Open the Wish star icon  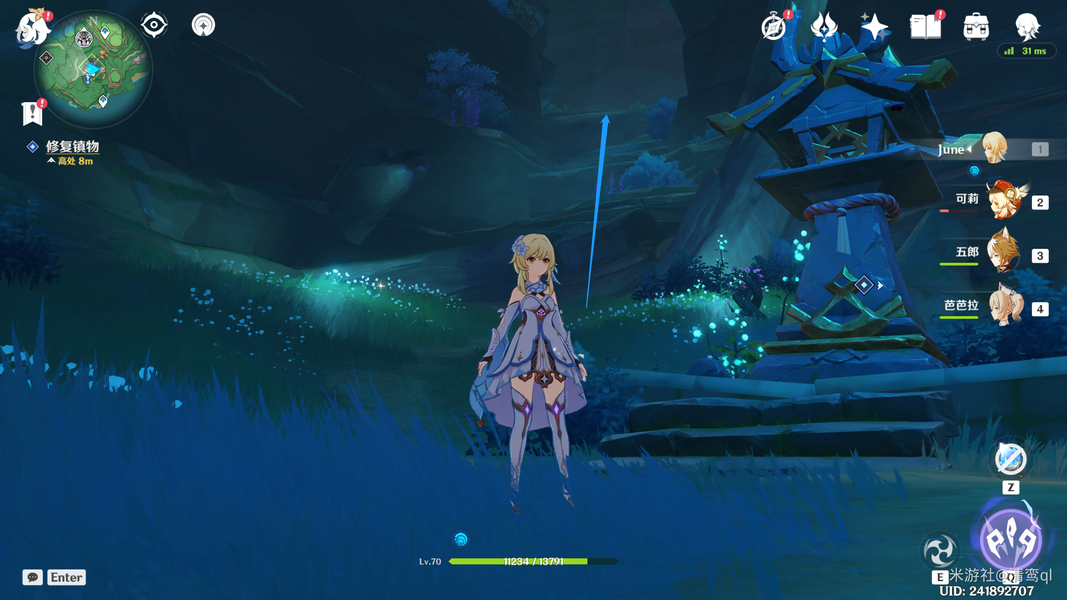click(874, 27)
